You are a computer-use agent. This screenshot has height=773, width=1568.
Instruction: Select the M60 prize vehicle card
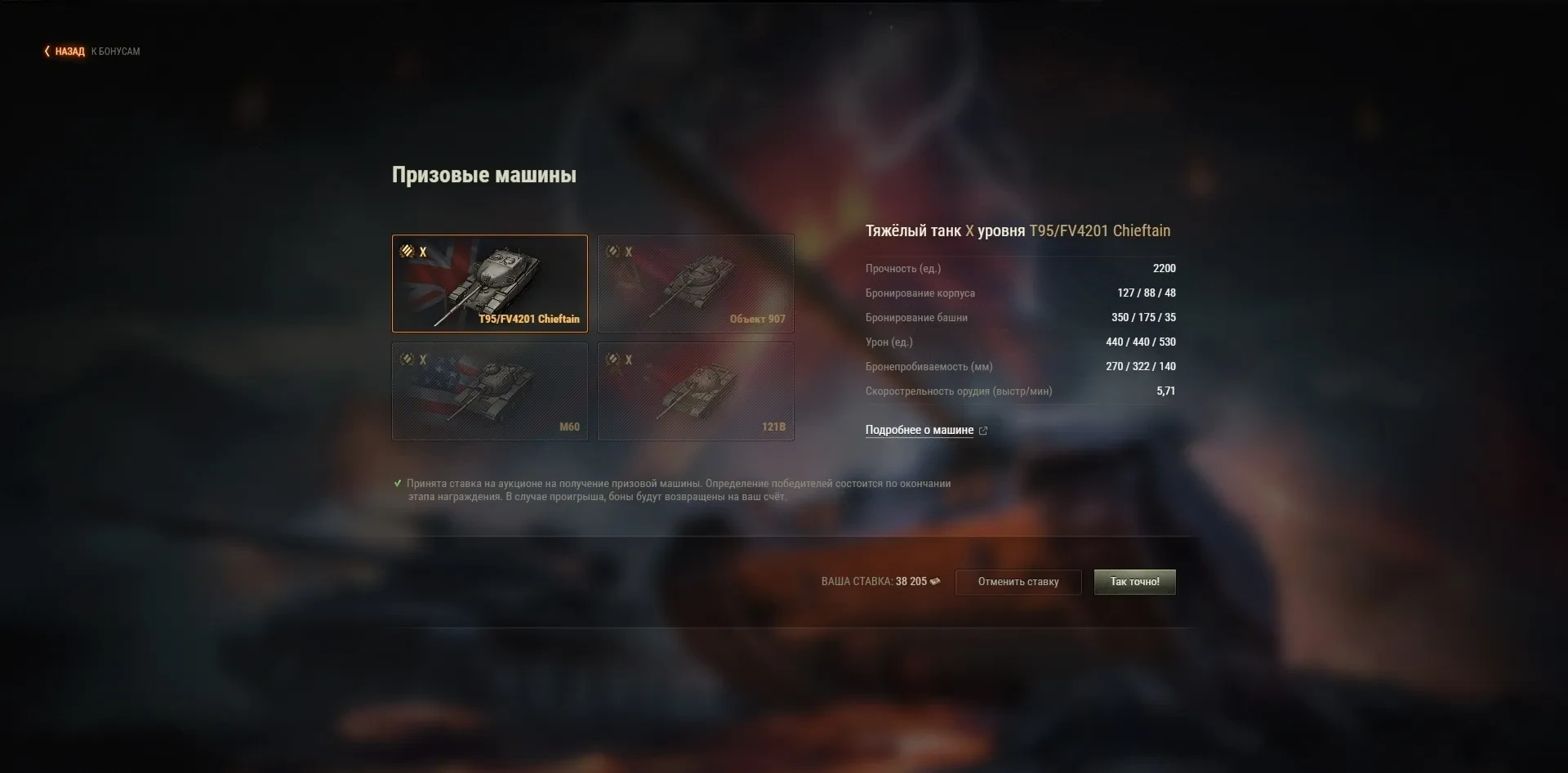click(x=490, y=391)
